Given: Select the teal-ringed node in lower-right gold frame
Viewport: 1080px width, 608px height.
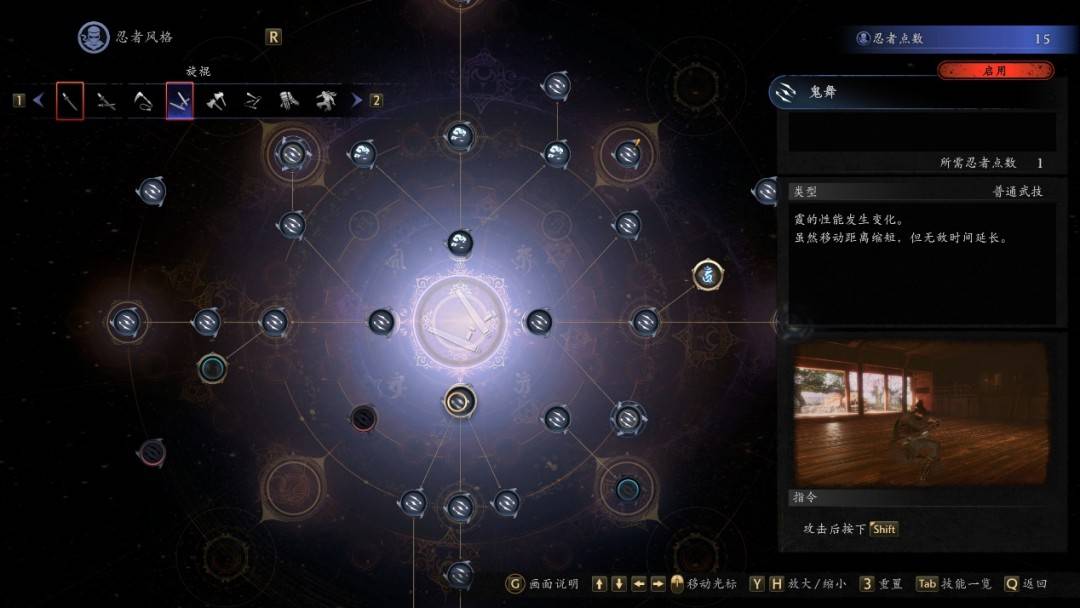Looking at the screenshot, I should point(628,488).
